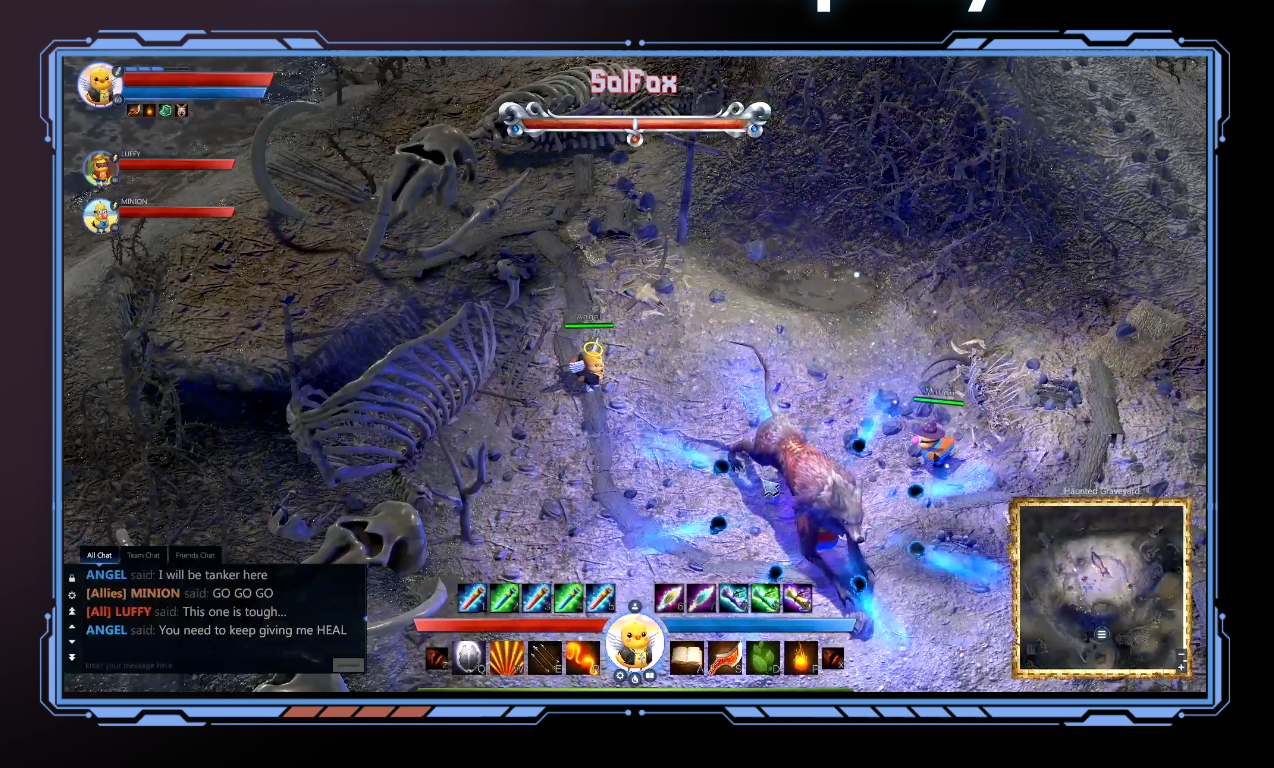Use the feather item in slot 6
The height and width of the screenshot is (768, 1274).
[x=669, y=598]
